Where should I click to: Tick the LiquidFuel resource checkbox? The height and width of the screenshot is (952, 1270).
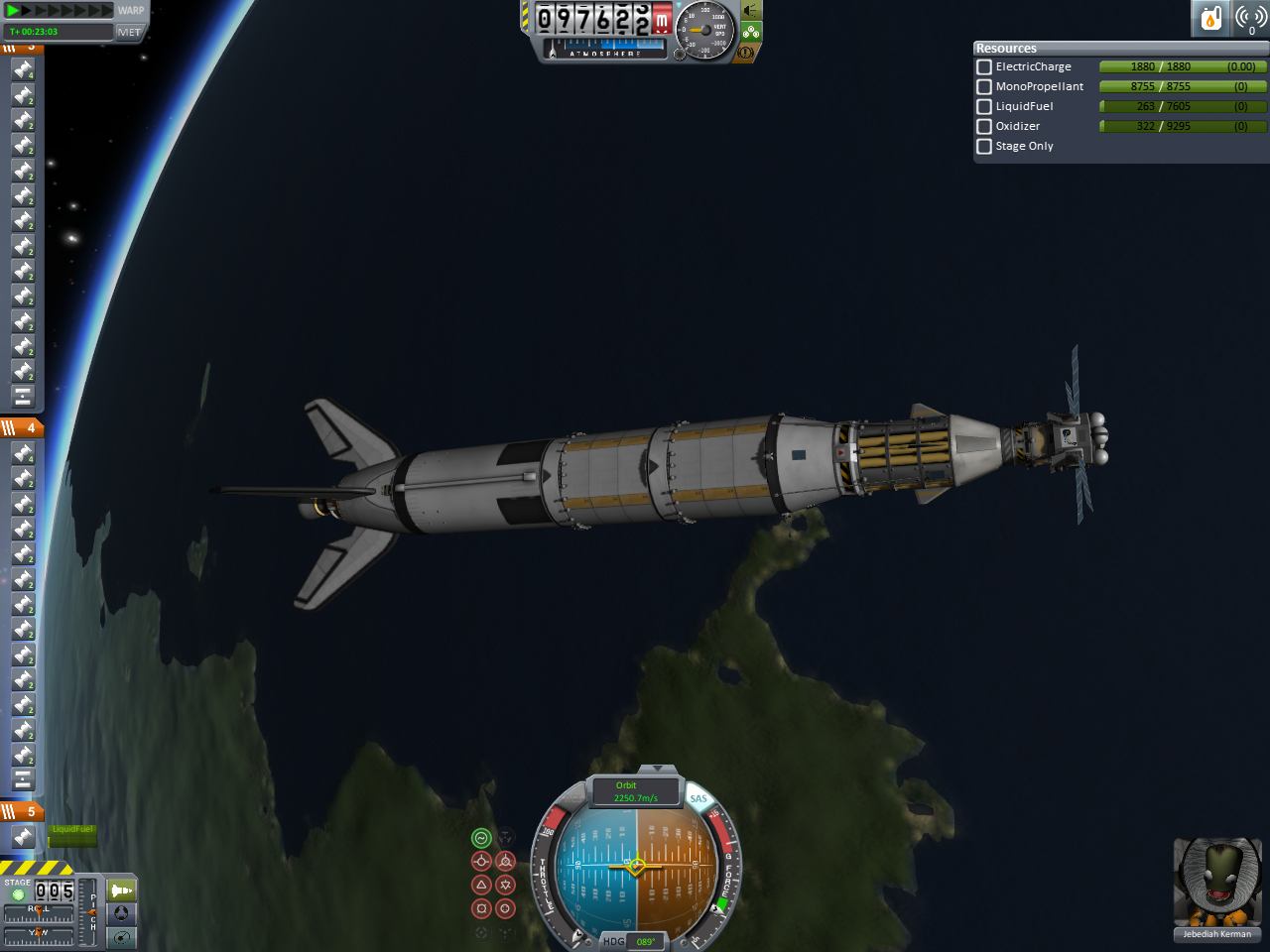tap(984, 106)
